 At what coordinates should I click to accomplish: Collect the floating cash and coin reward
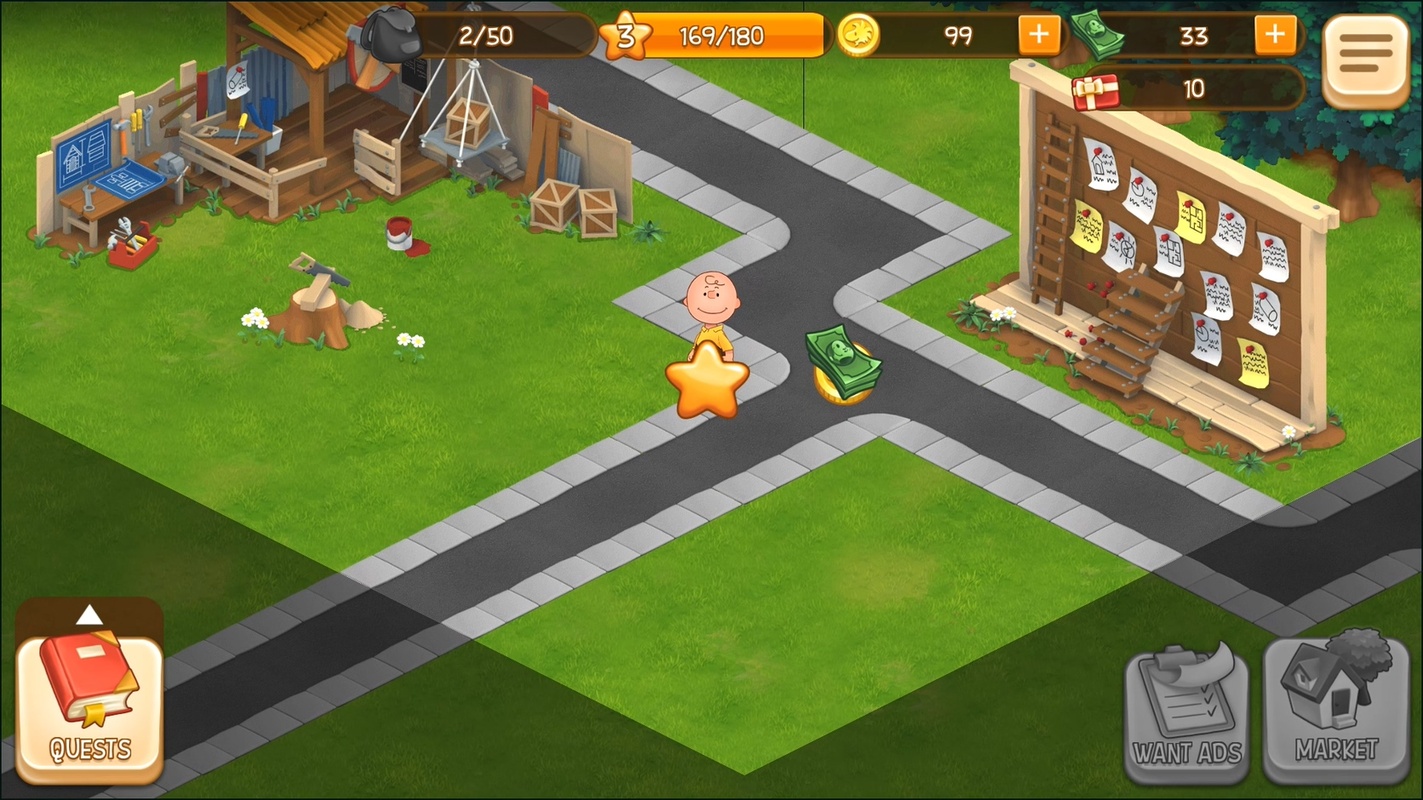(843, 364)
